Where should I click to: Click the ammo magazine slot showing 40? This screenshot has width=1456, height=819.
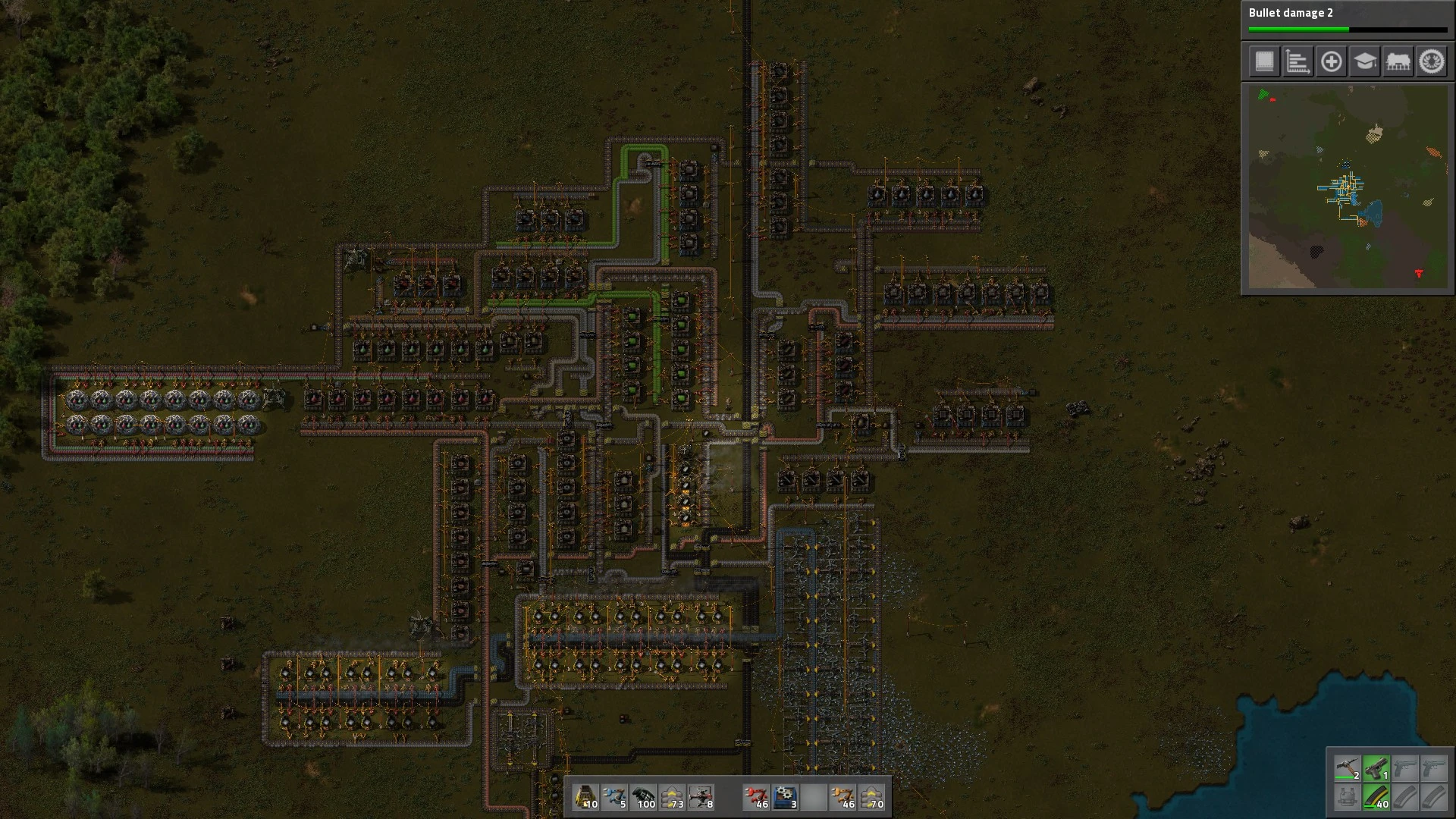point(1376,797)
